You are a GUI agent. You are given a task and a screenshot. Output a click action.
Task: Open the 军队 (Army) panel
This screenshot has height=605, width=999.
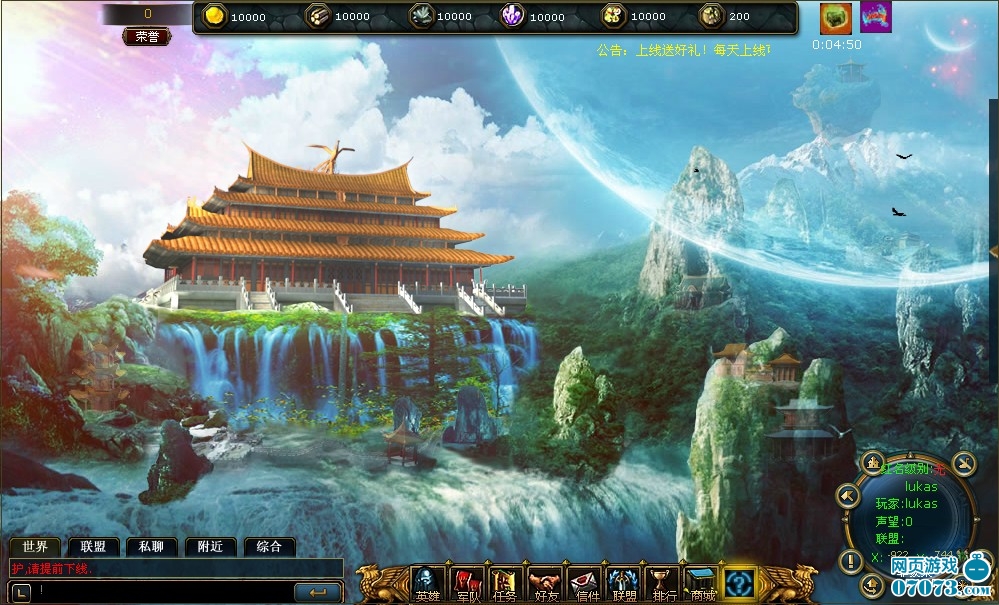pyautogui.click(x=467, y=583)
